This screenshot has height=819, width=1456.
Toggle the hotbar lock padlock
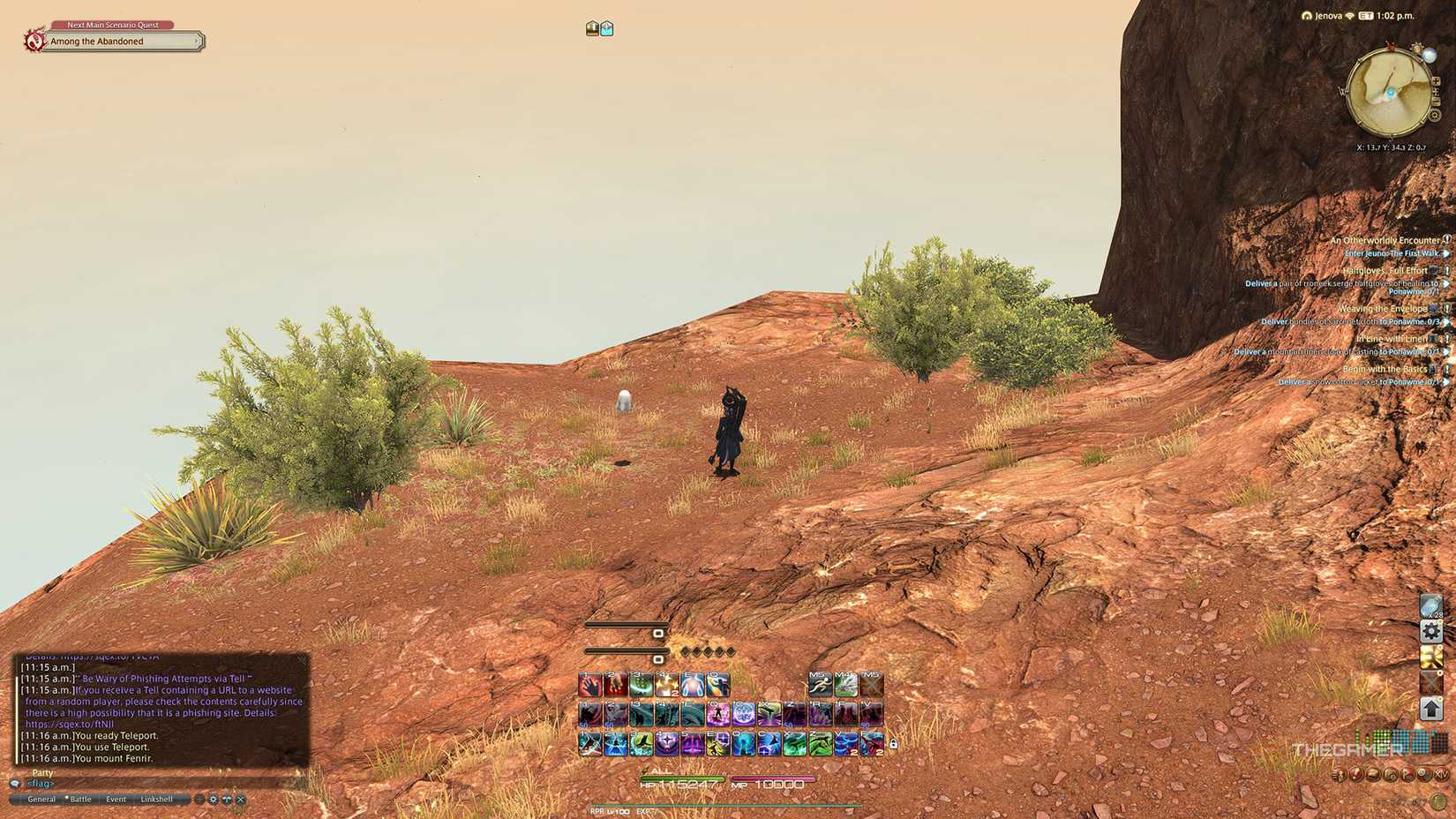coord(893,741)
